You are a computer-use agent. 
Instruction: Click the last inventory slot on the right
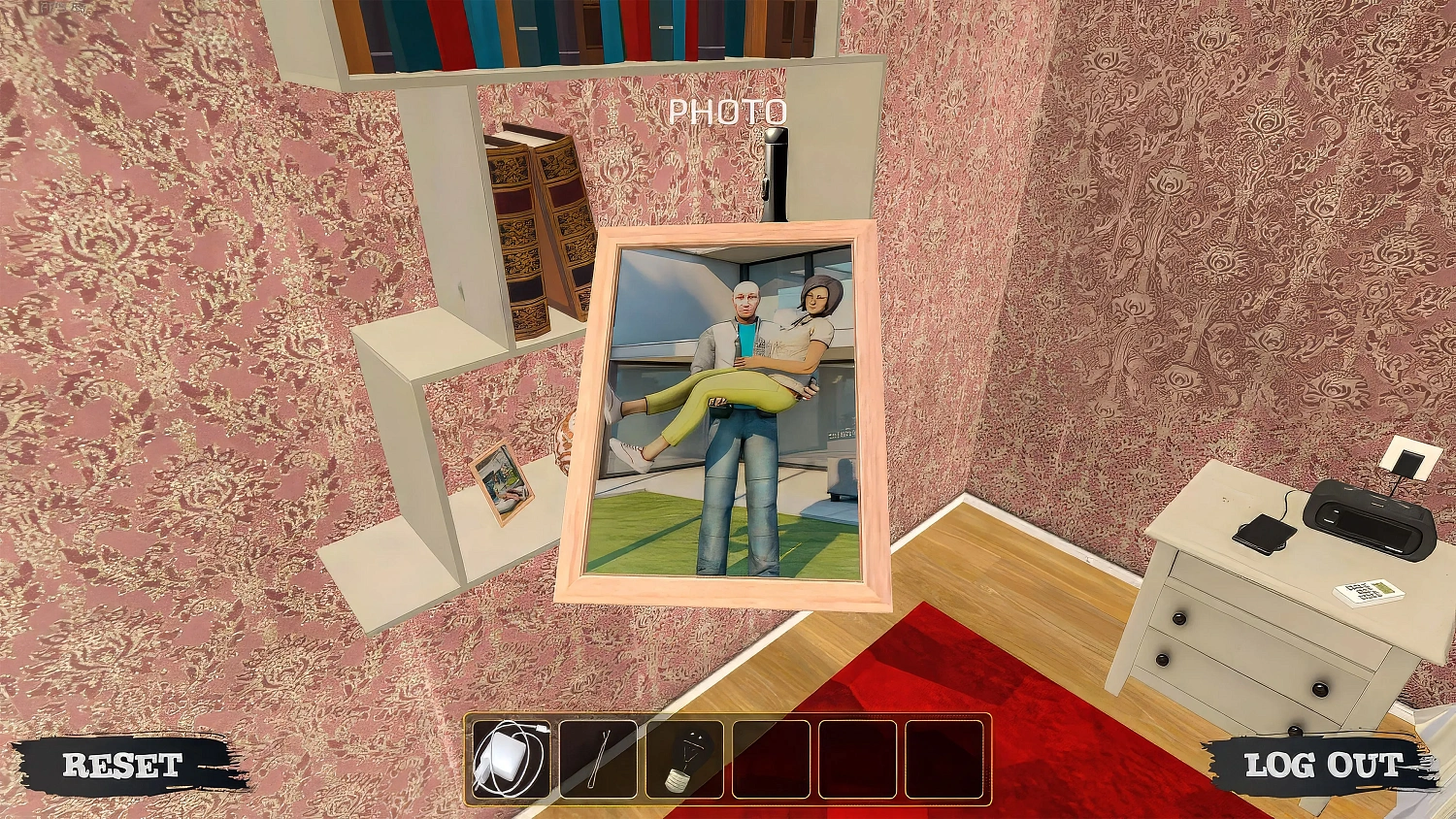[x=943, y=760]
